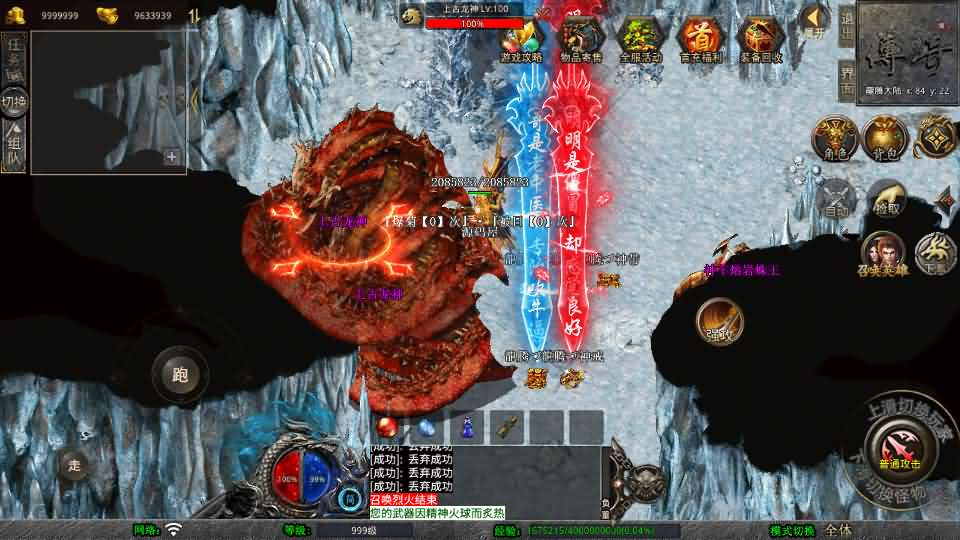This screenshot has height=540, width=960.
Task: Activate the 强攻 forced attack button
Action: click(720, 322)
